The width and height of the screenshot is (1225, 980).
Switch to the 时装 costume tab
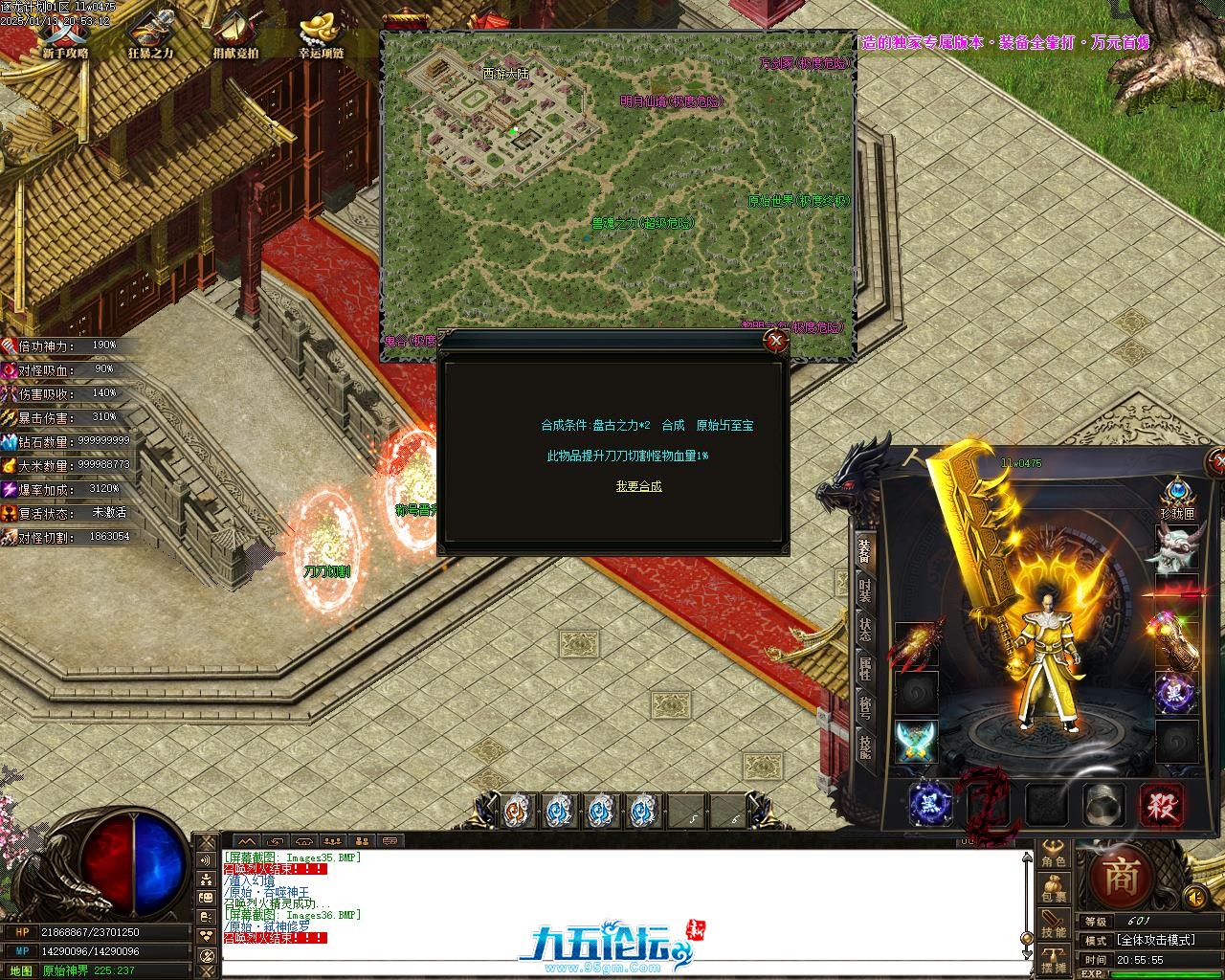pos(865,590)
